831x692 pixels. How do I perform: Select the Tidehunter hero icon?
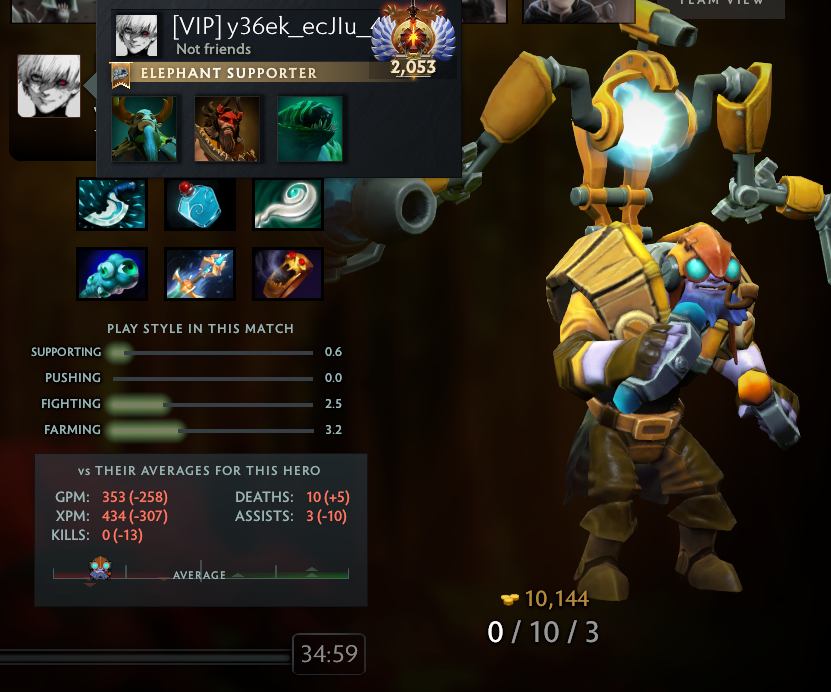(310, 129)
